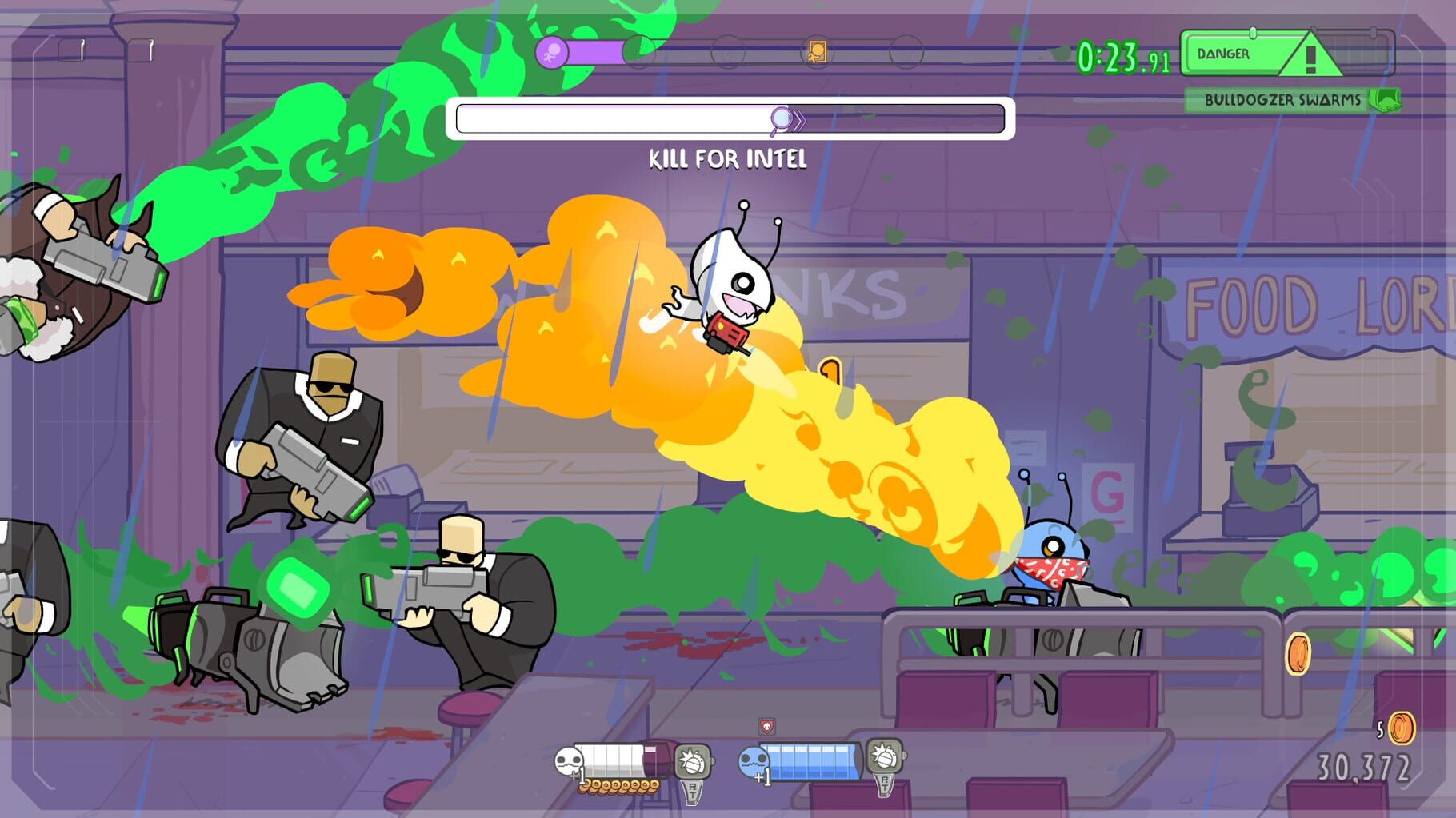This screenshot has width=1456, height=818.
Task: Click the red shield skull indicator above the health bar
Action: pos(767,726)
